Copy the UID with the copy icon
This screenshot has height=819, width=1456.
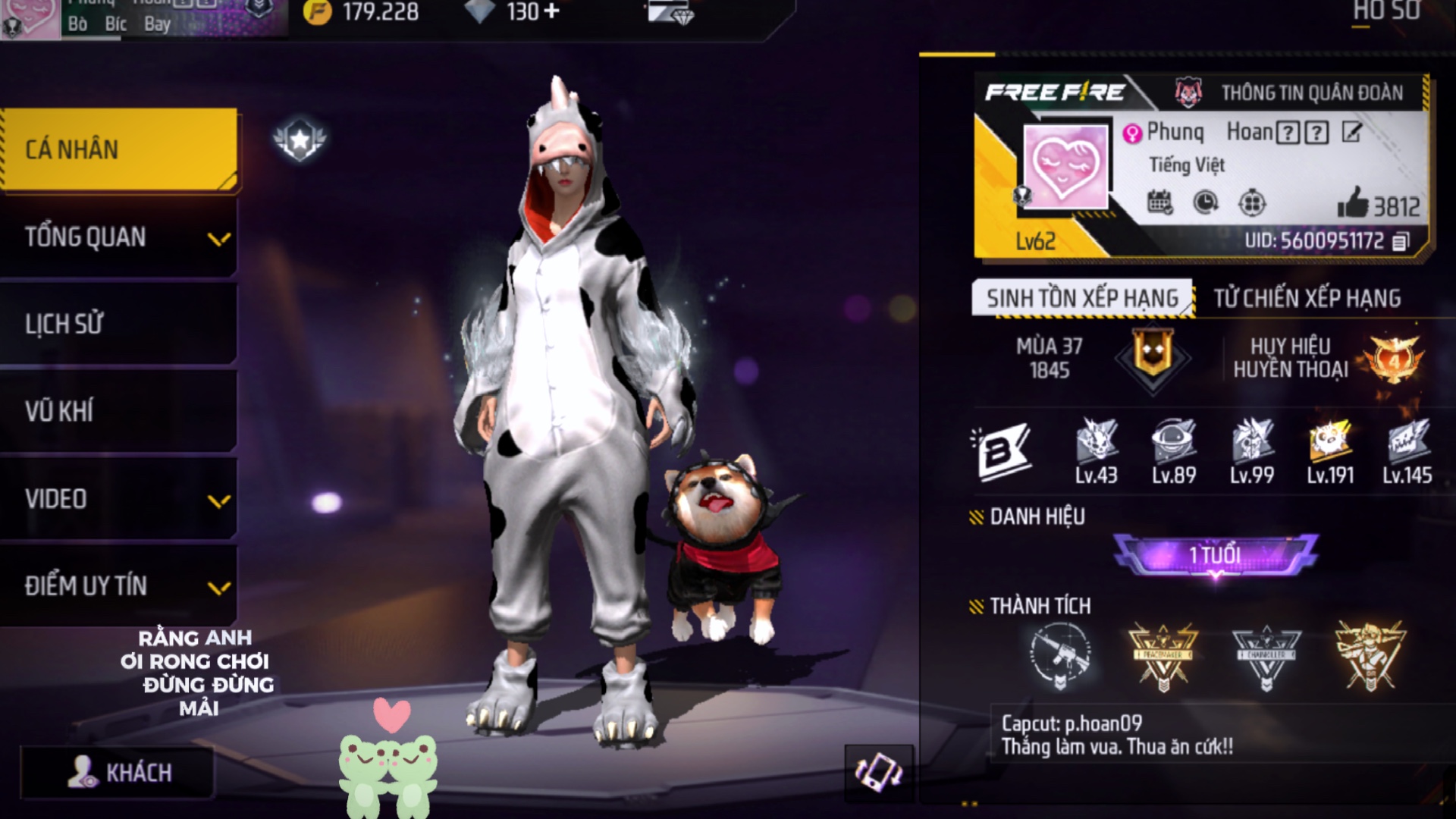pos(1401,241)
